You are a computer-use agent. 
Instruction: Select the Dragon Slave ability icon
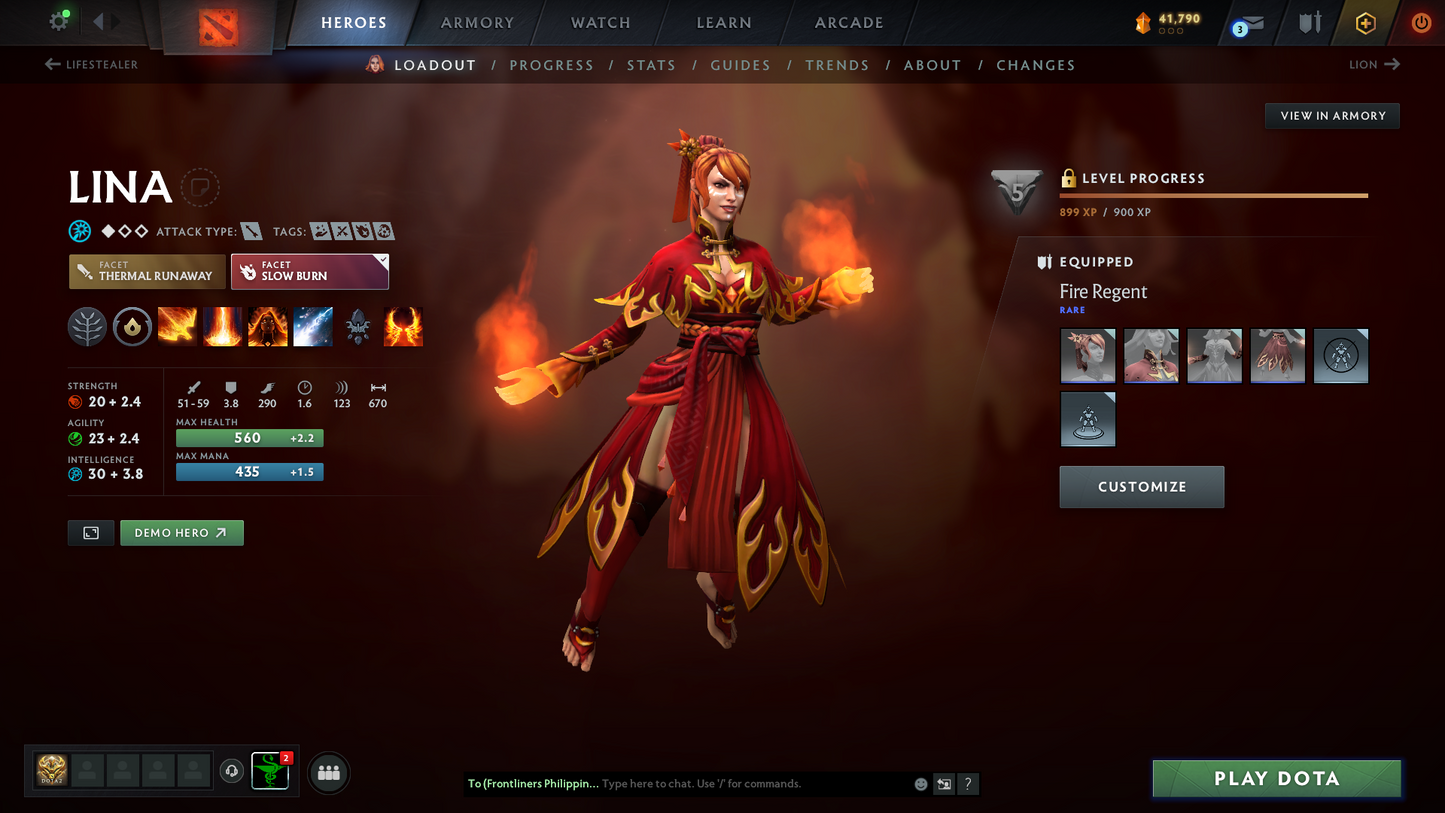click(177, 327)
